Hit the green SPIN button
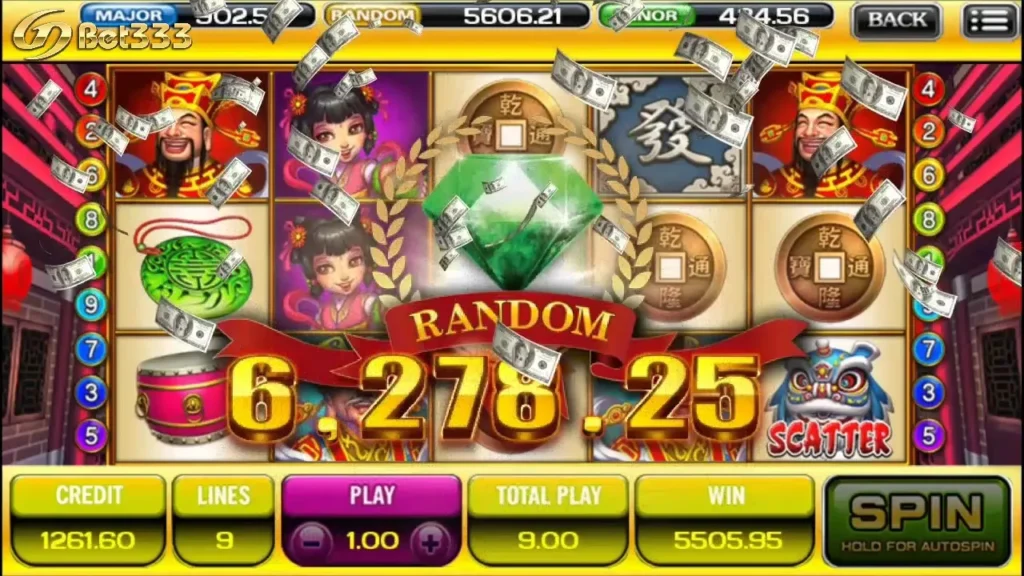This screenshot has width=1024, height=576. (x=917, y=519)
